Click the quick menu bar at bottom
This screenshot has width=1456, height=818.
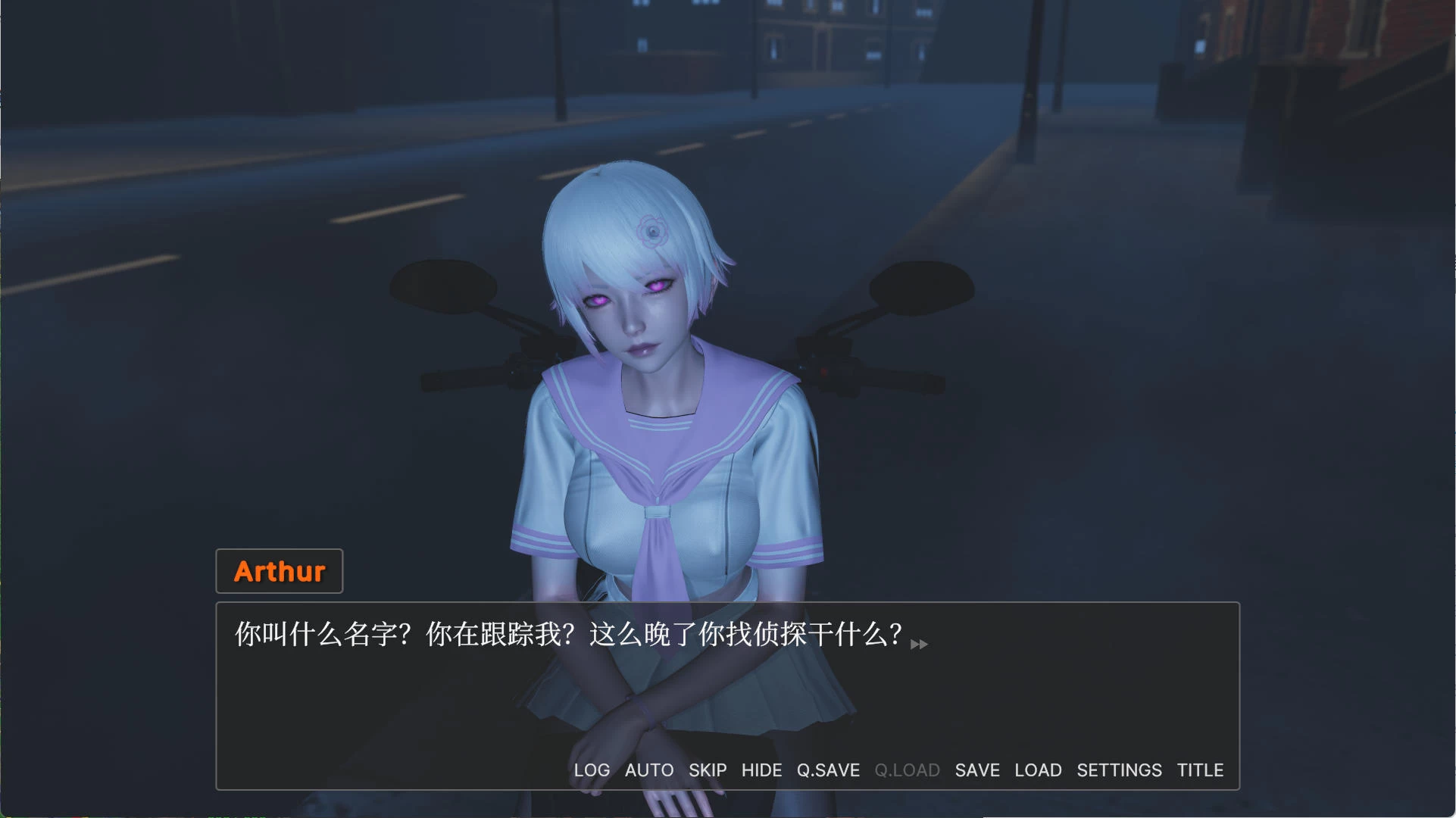tap(894, 770)
